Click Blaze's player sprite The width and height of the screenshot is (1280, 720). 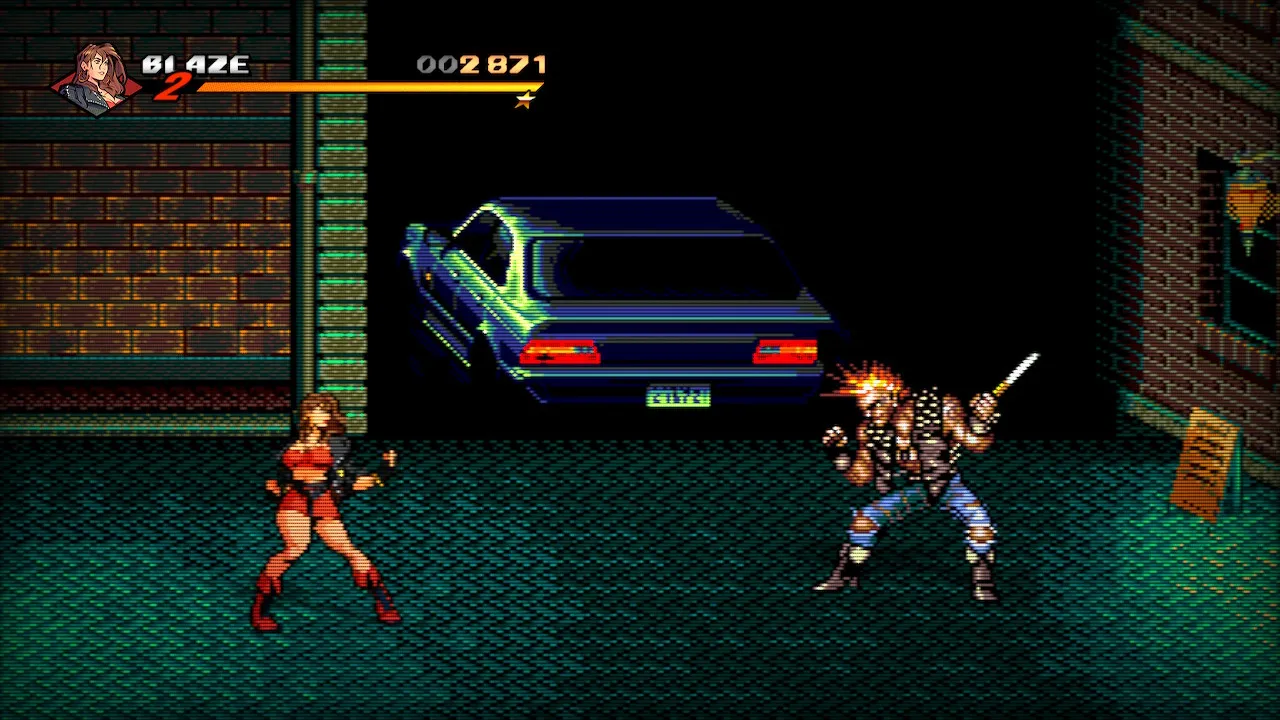(320, 510)
